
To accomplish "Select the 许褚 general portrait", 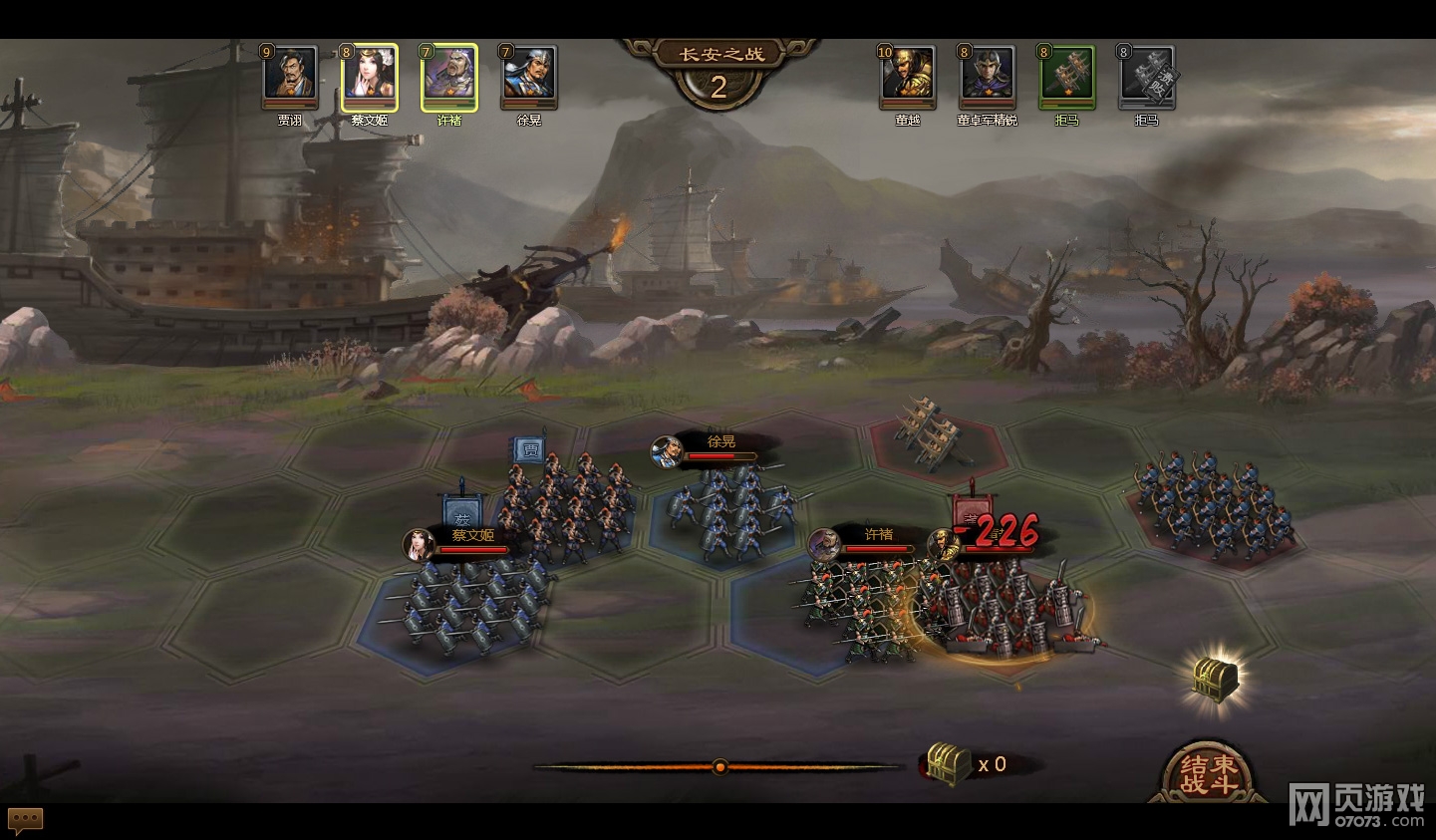I will 449,76.
